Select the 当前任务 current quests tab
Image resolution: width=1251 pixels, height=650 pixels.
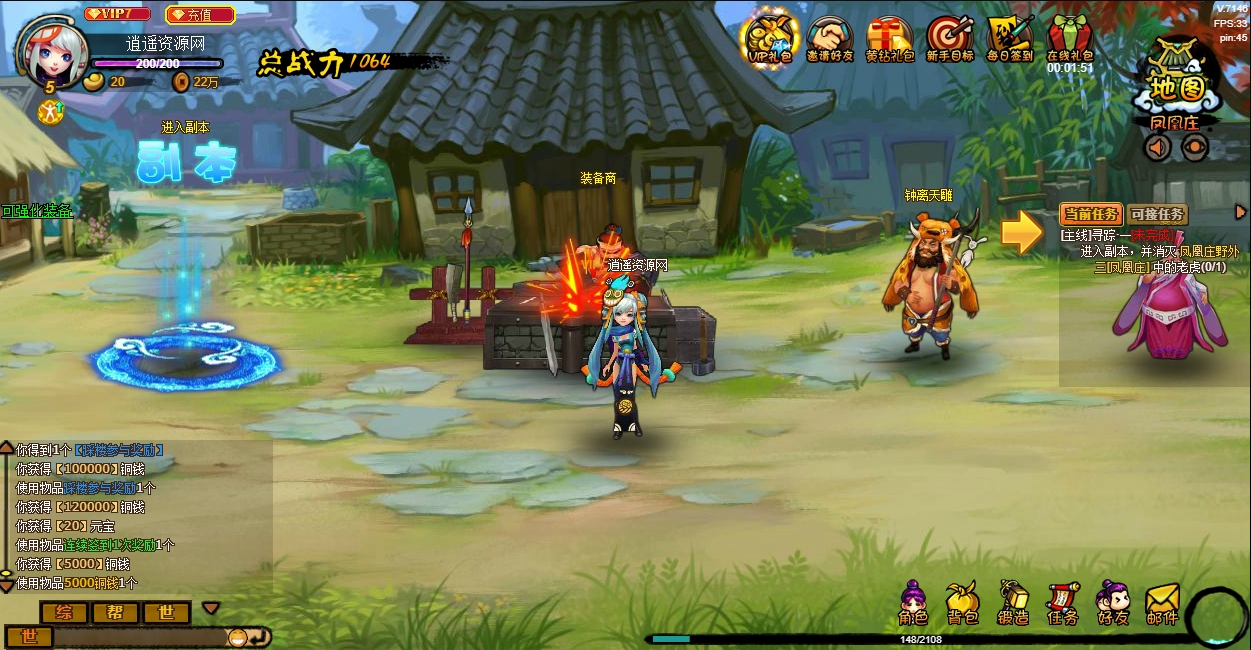click(1091, 214)
